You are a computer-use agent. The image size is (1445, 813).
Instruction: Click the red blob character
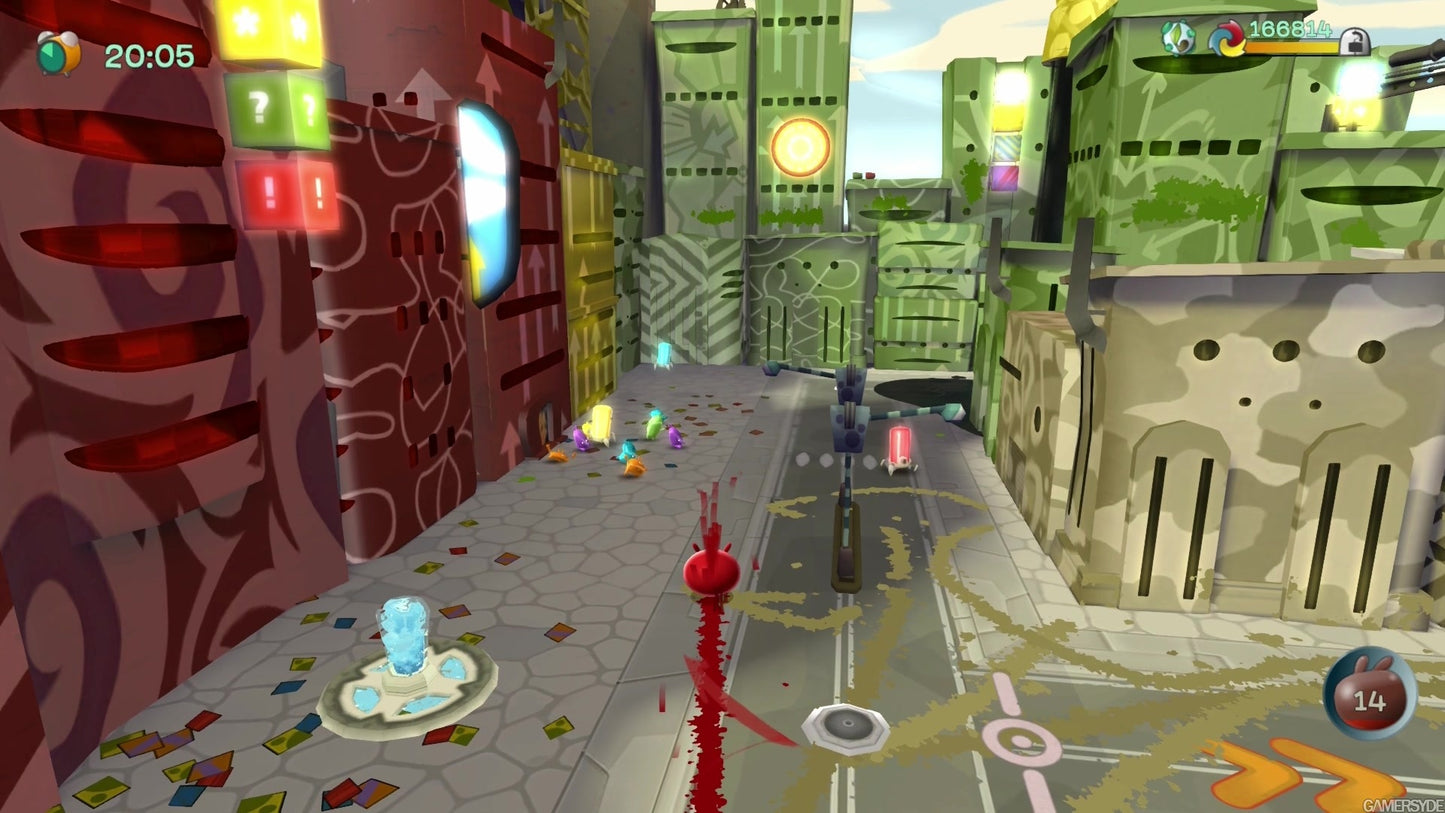(x=710, y=568)
